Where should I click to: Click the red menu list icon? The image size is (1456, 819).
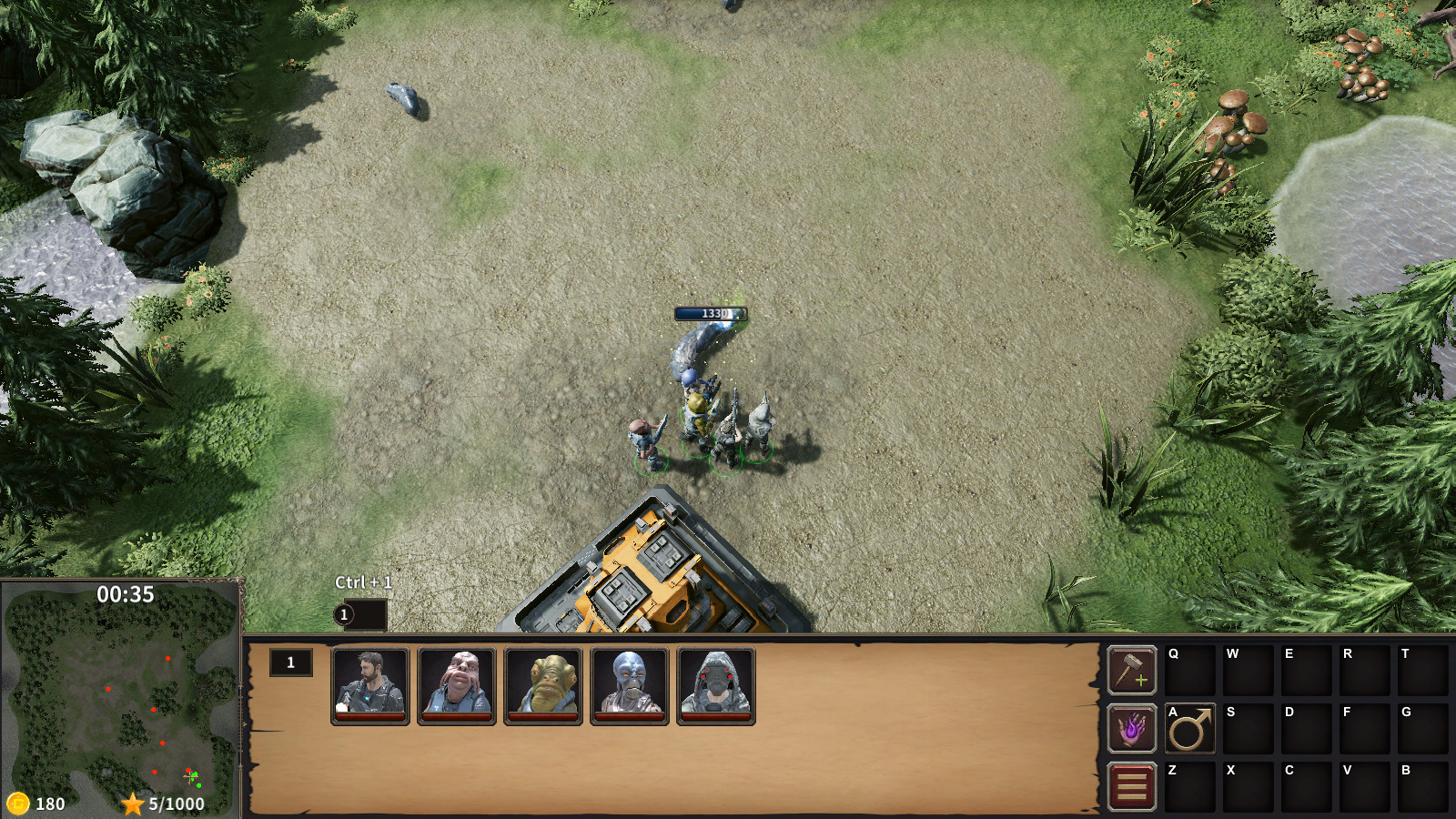coord(1132,784)
